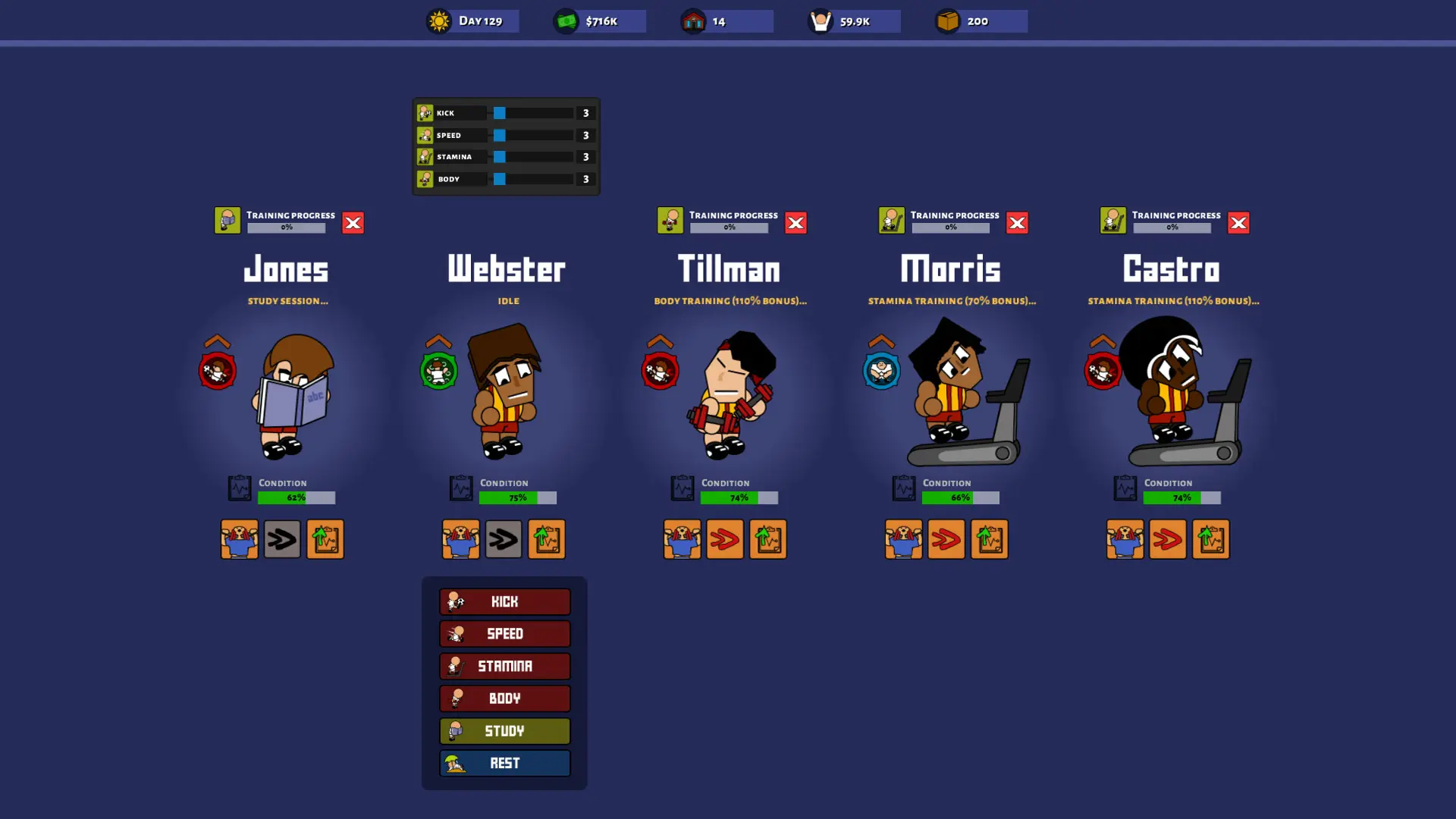Cancel Jones's training progress

click(353, 222)
